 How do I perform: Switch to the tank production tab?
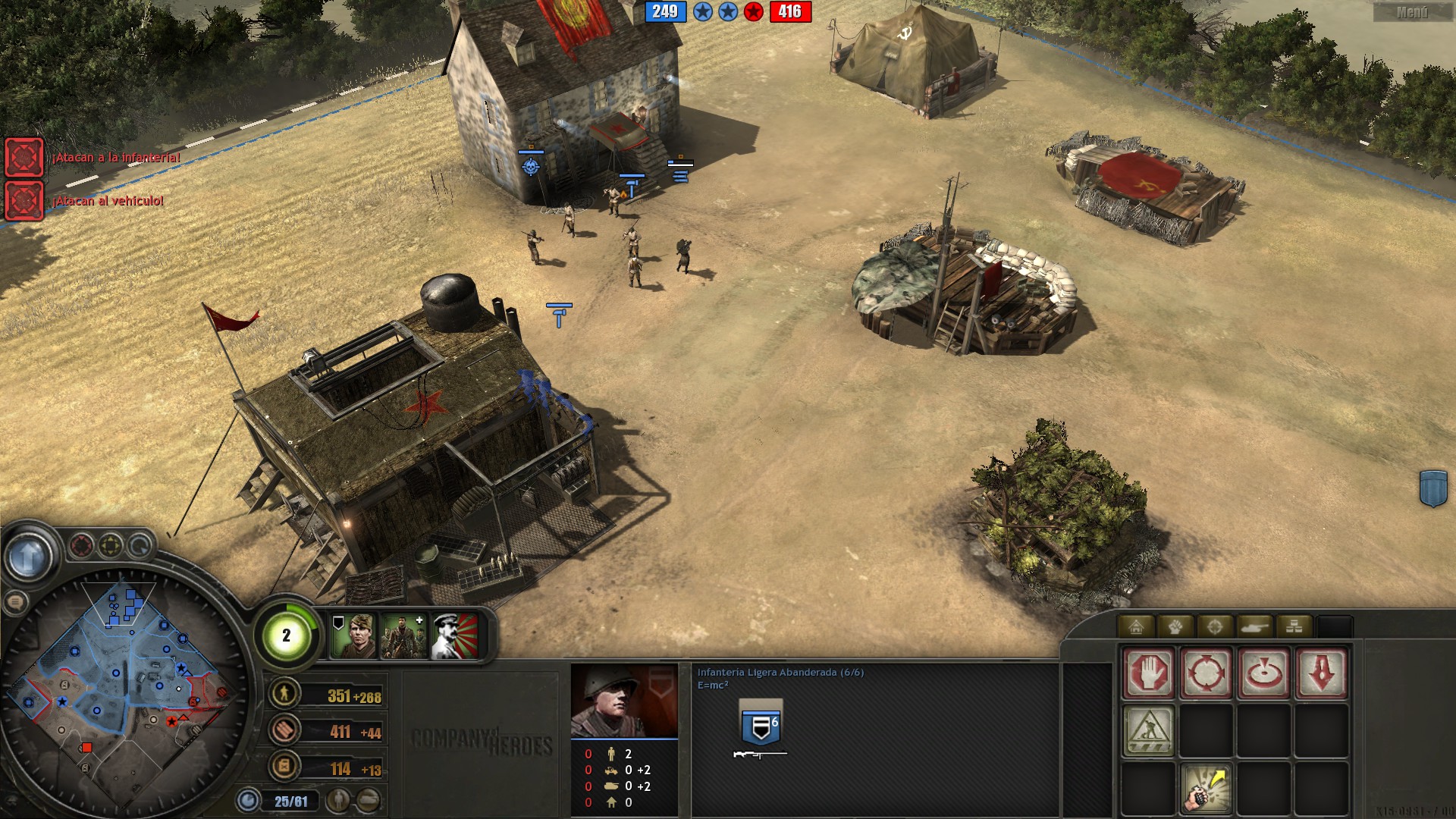pyautogui.click(x=1255, y=627)
